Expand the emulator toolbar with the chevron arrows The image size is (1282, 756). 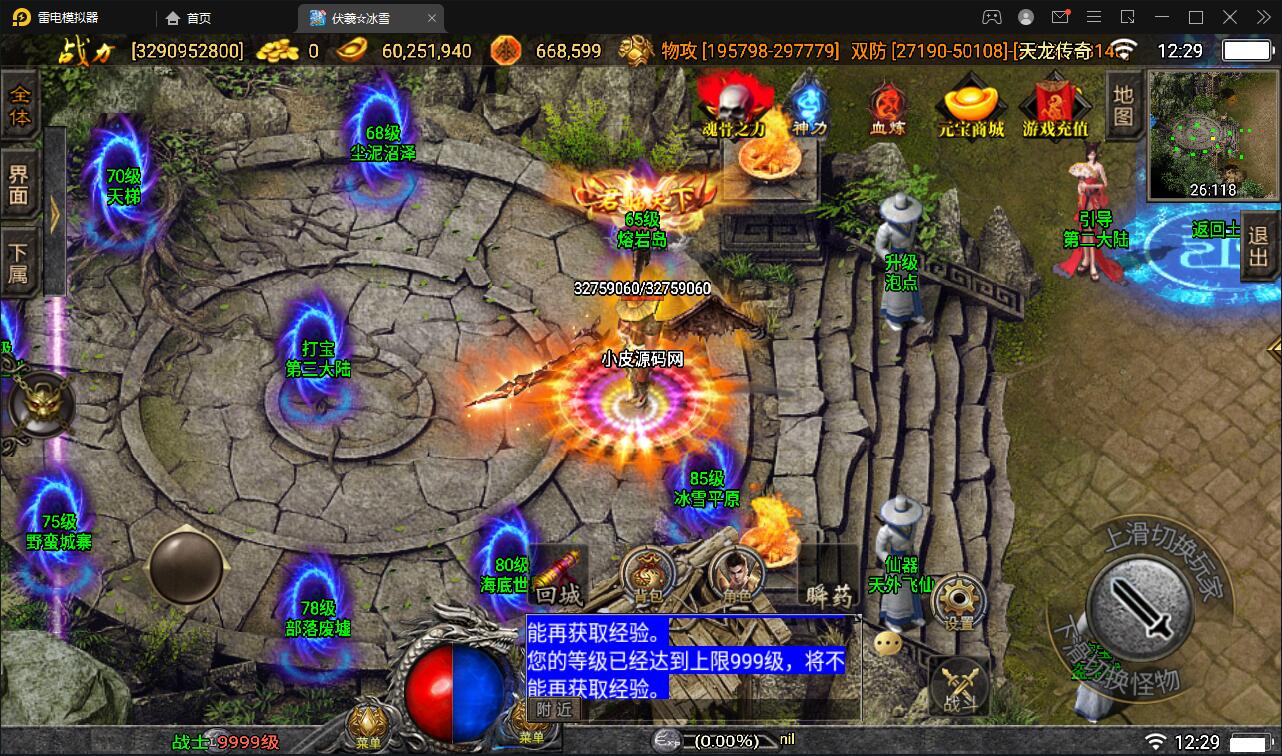[x=1261, y=17]
